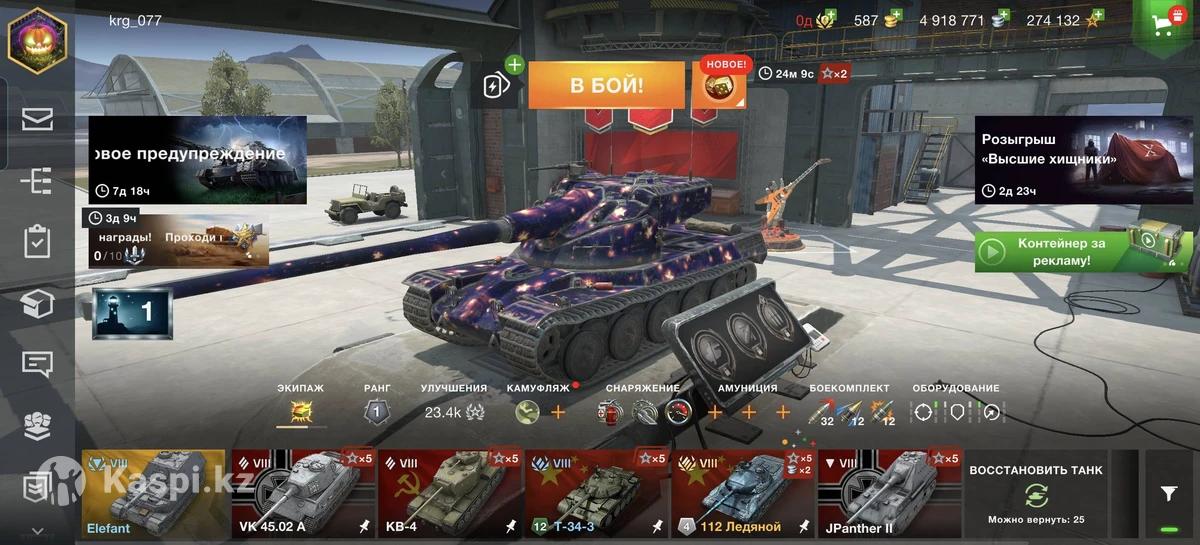Open the shop cart in the corner
Viewport: 1200px width, 545px height.
[1166, 22]
